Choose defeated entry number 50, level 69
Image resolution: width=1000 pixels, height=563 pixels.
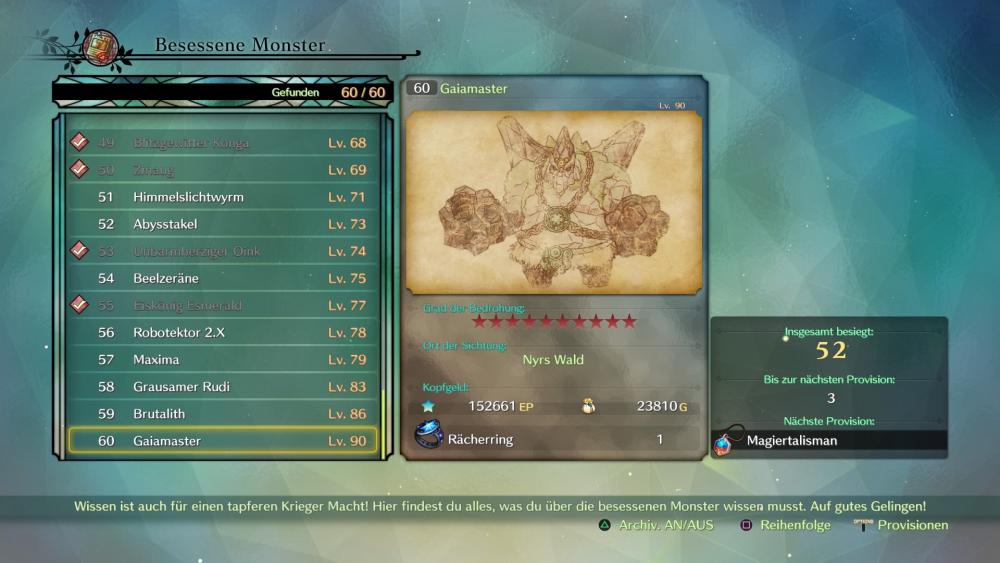[222, 170]
